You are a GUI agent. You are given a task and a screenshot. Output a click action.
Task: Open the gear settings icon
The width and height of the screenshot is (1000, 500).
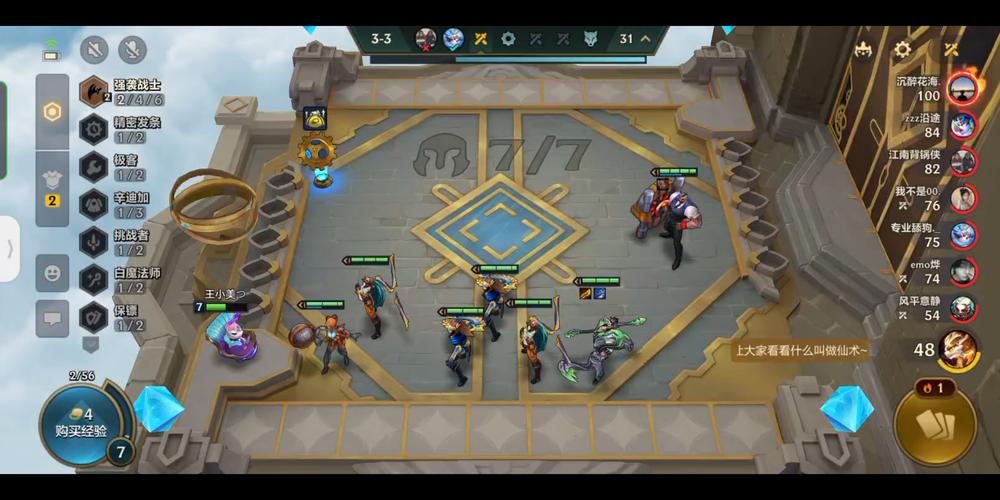click(x=903, y=49)
